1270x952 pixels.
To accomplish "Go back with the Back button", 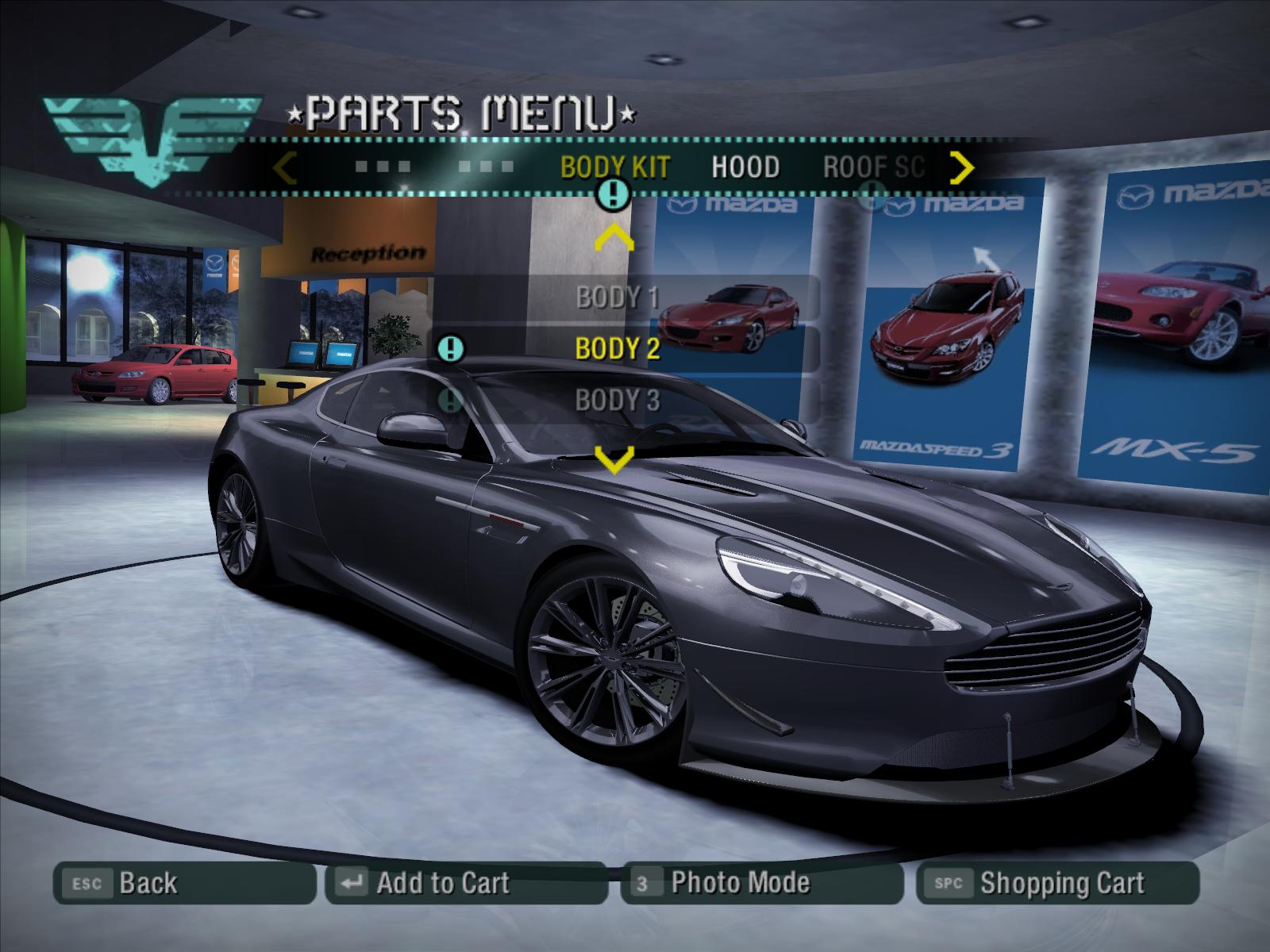I will [184, 883].
